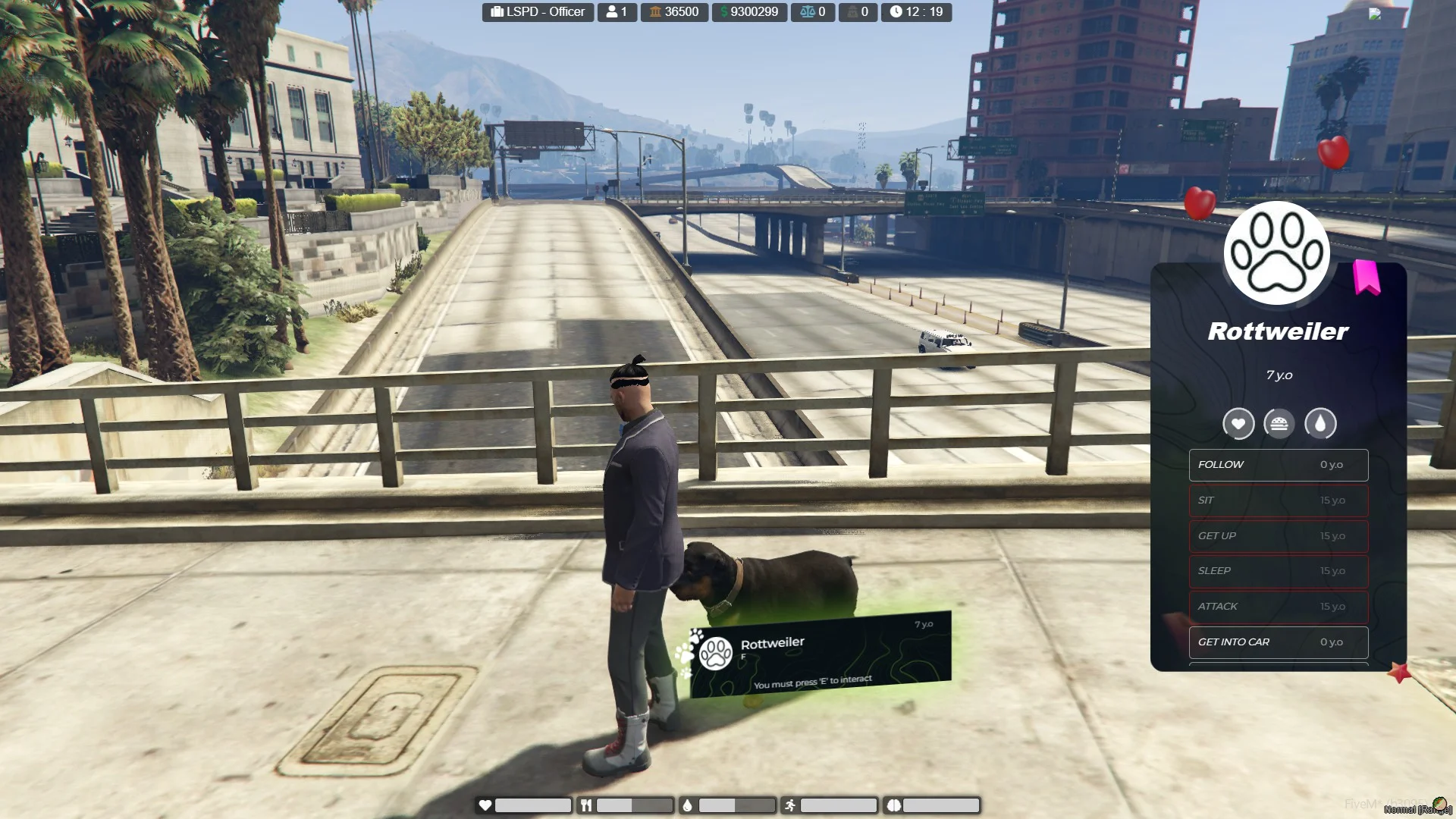Click the water drop icon in pet panel
Viewport: 1456px width, 819px height.
point(1320,424)
